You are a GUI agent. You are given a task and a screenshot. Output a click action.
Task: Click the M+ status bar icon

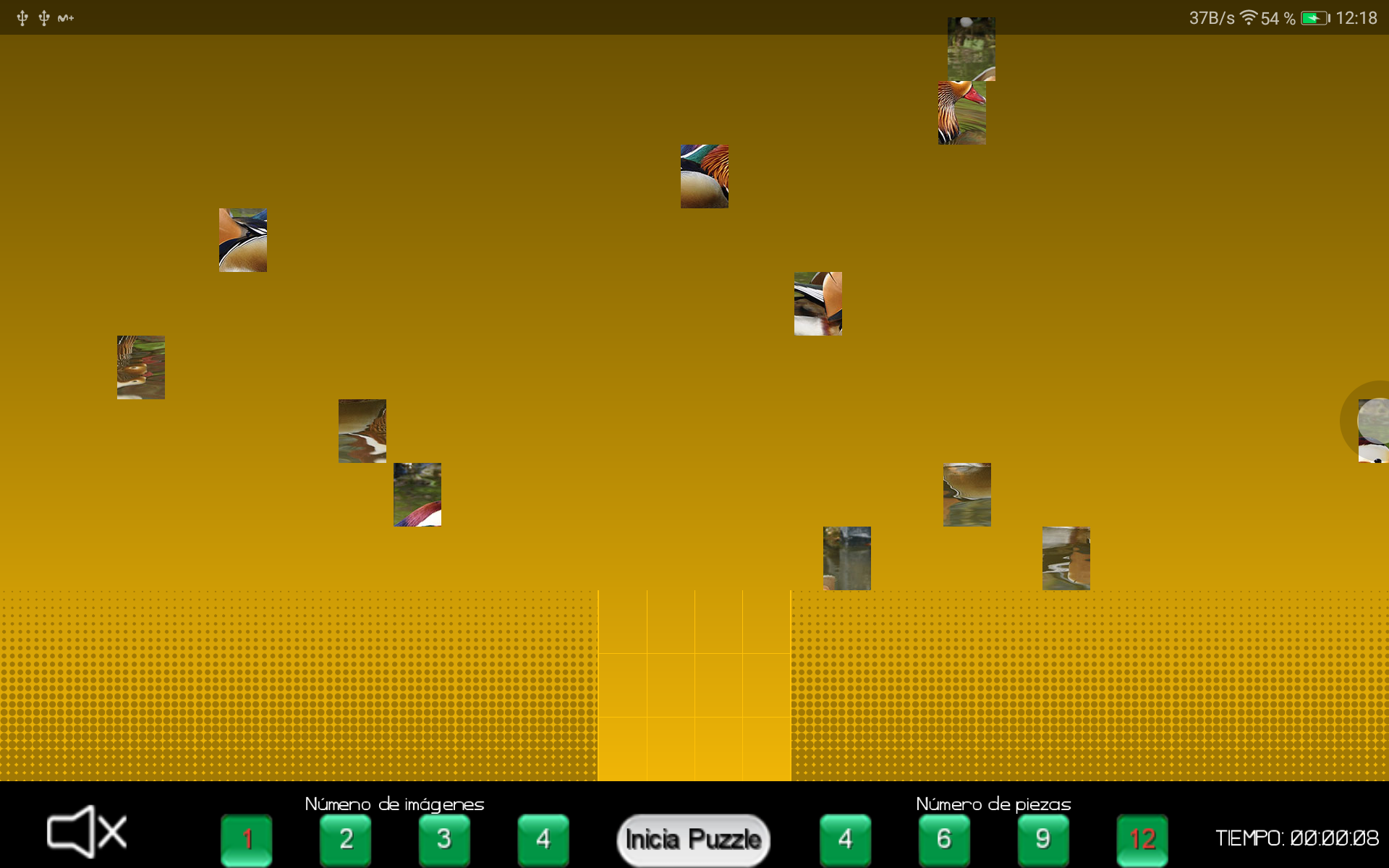(x=66, y=18)
